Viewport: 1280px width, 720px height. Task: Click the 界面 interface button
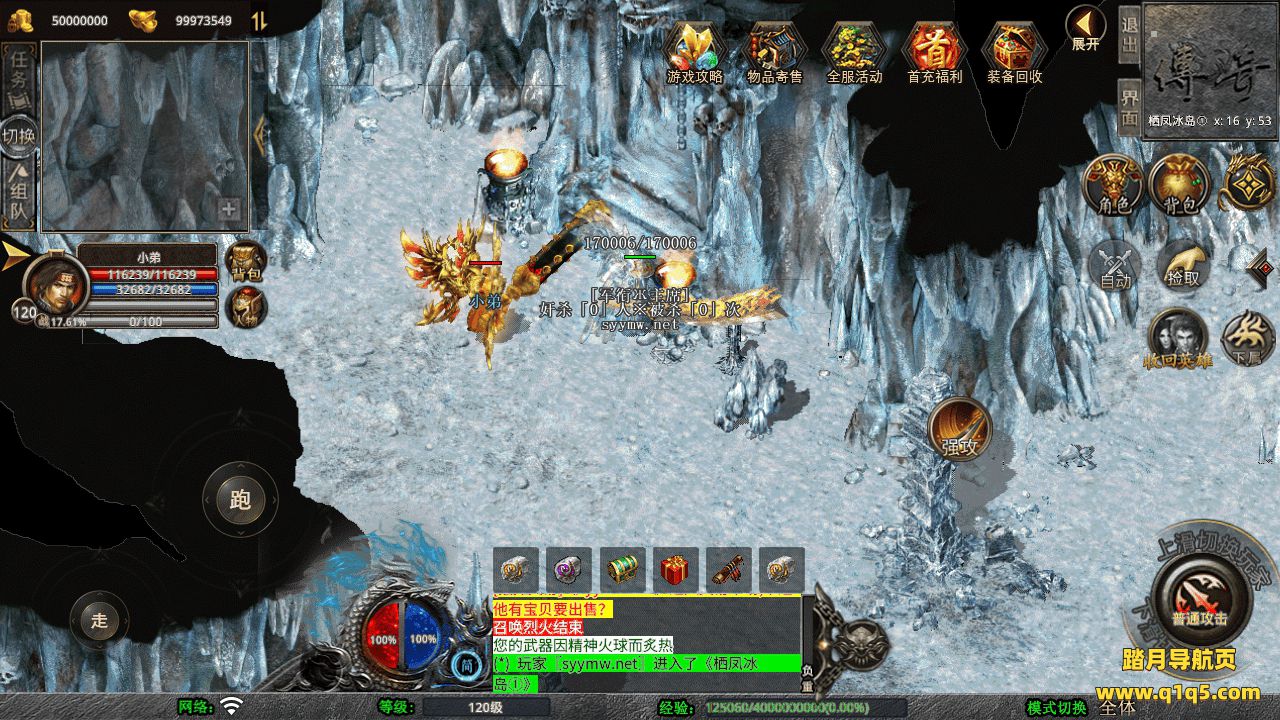[1129, 107]
